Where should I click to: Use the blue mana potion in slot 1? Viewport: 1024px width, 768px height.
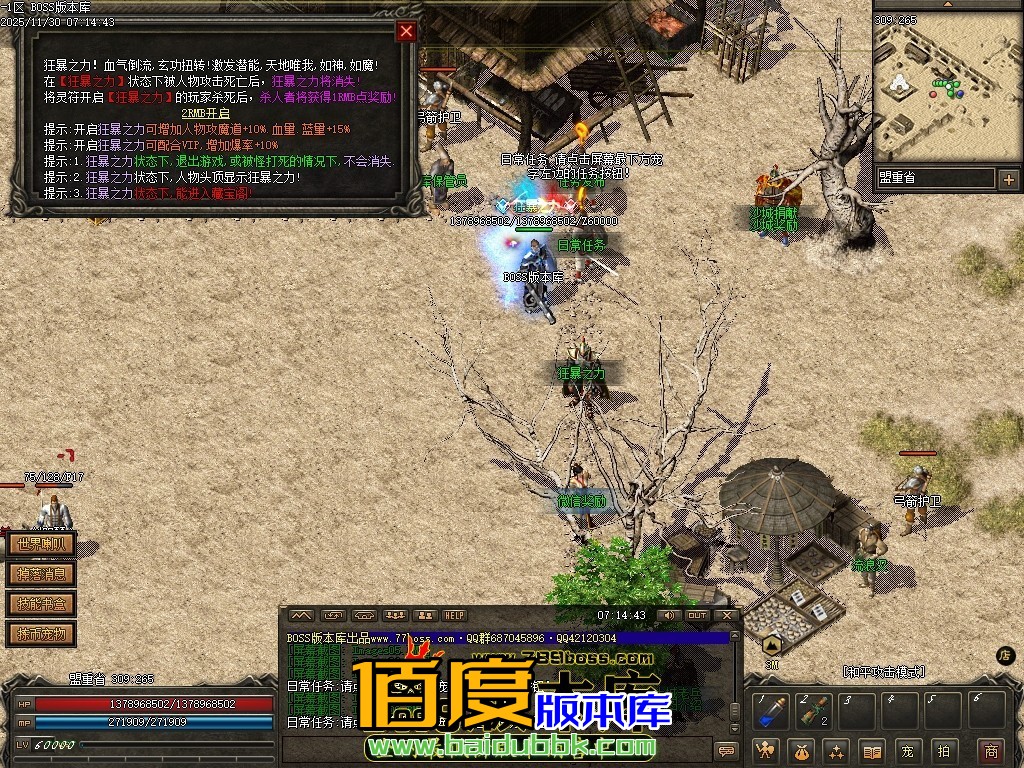(771, 711)
